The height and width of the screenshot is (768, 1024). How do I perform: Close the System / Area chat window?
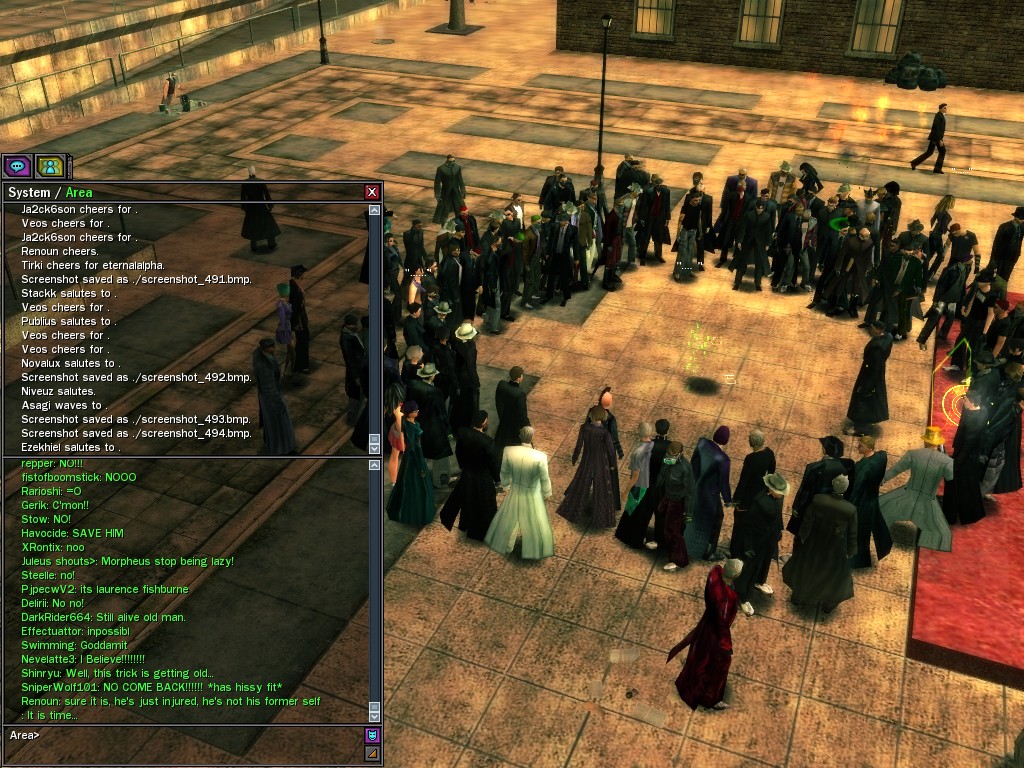(x=372, y=192)
